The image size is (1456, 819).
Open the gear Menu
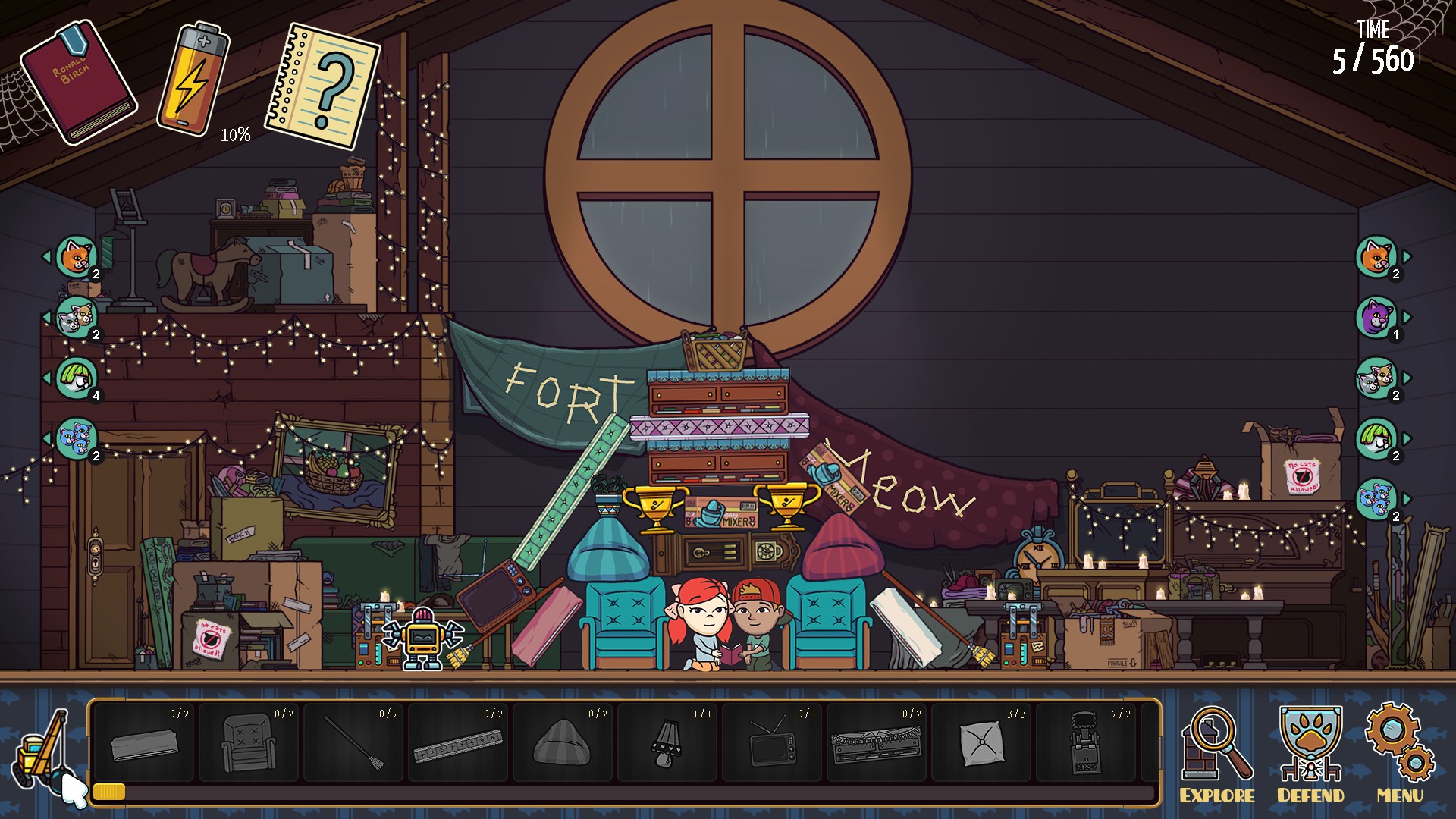1400,753
